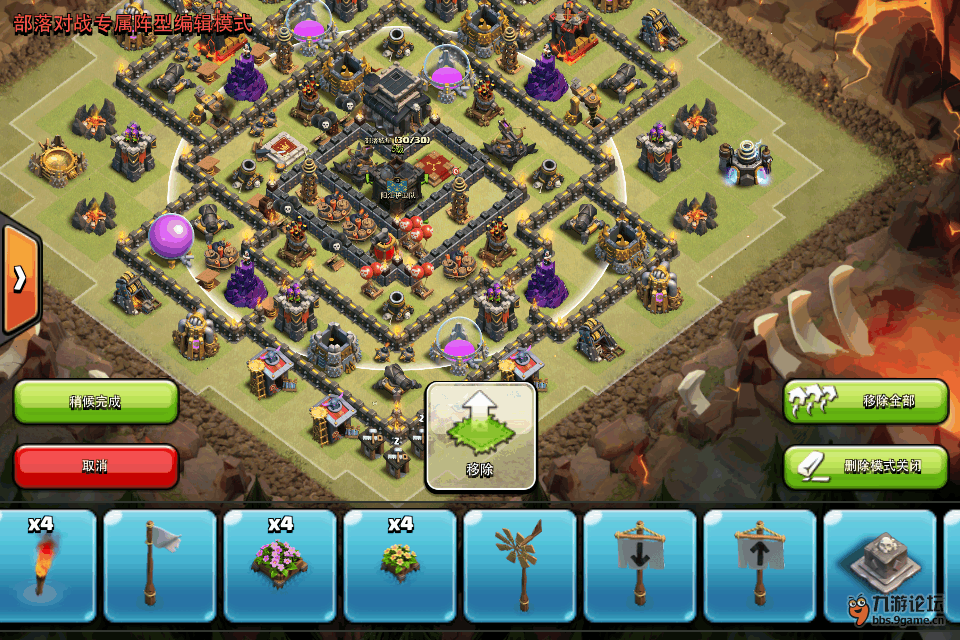Select the windmill decoration
This screenshot has height=640, width=960.
520,565
